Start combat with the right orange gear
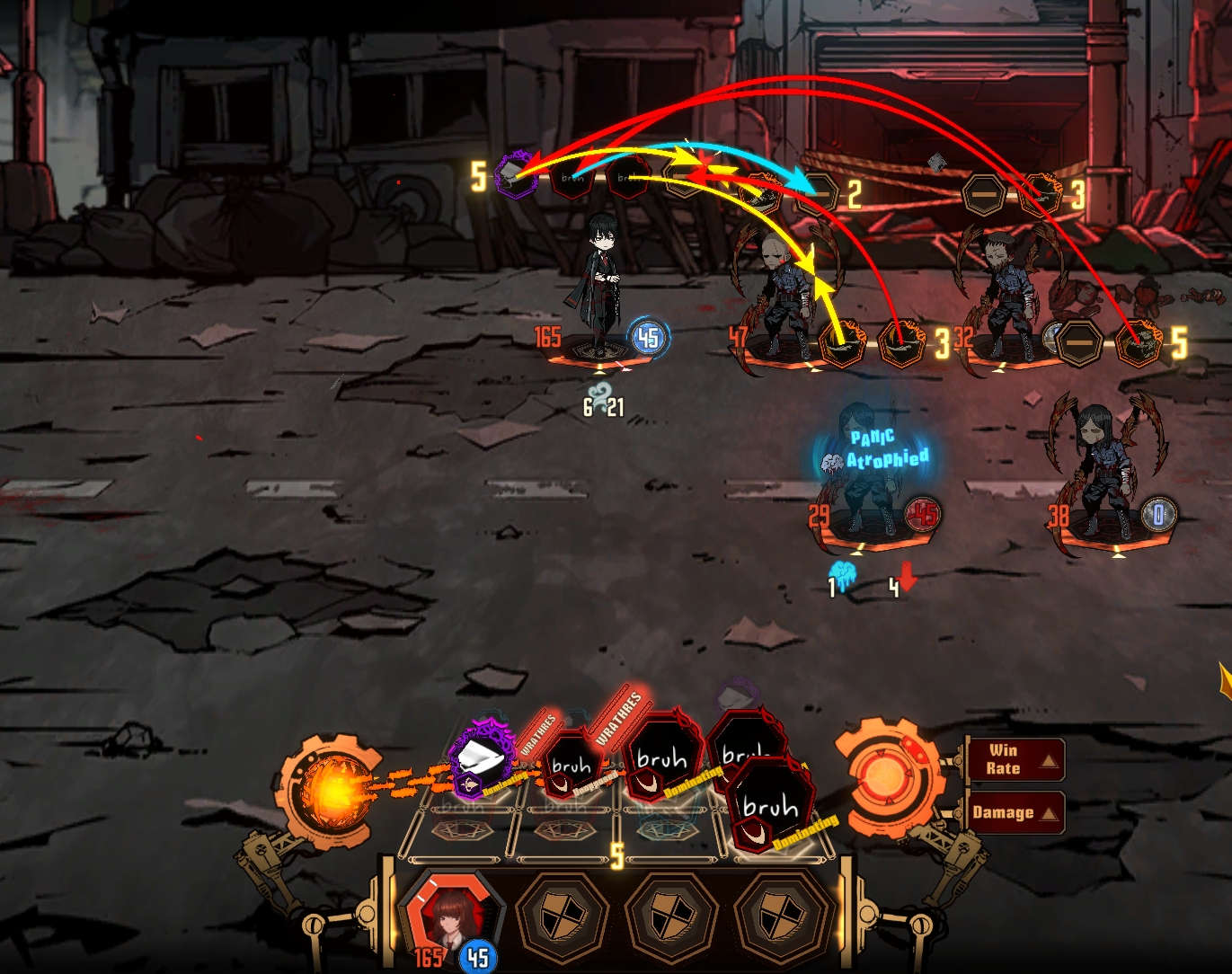The height and width of the screenshot is (974, 1232). (885, 776)
